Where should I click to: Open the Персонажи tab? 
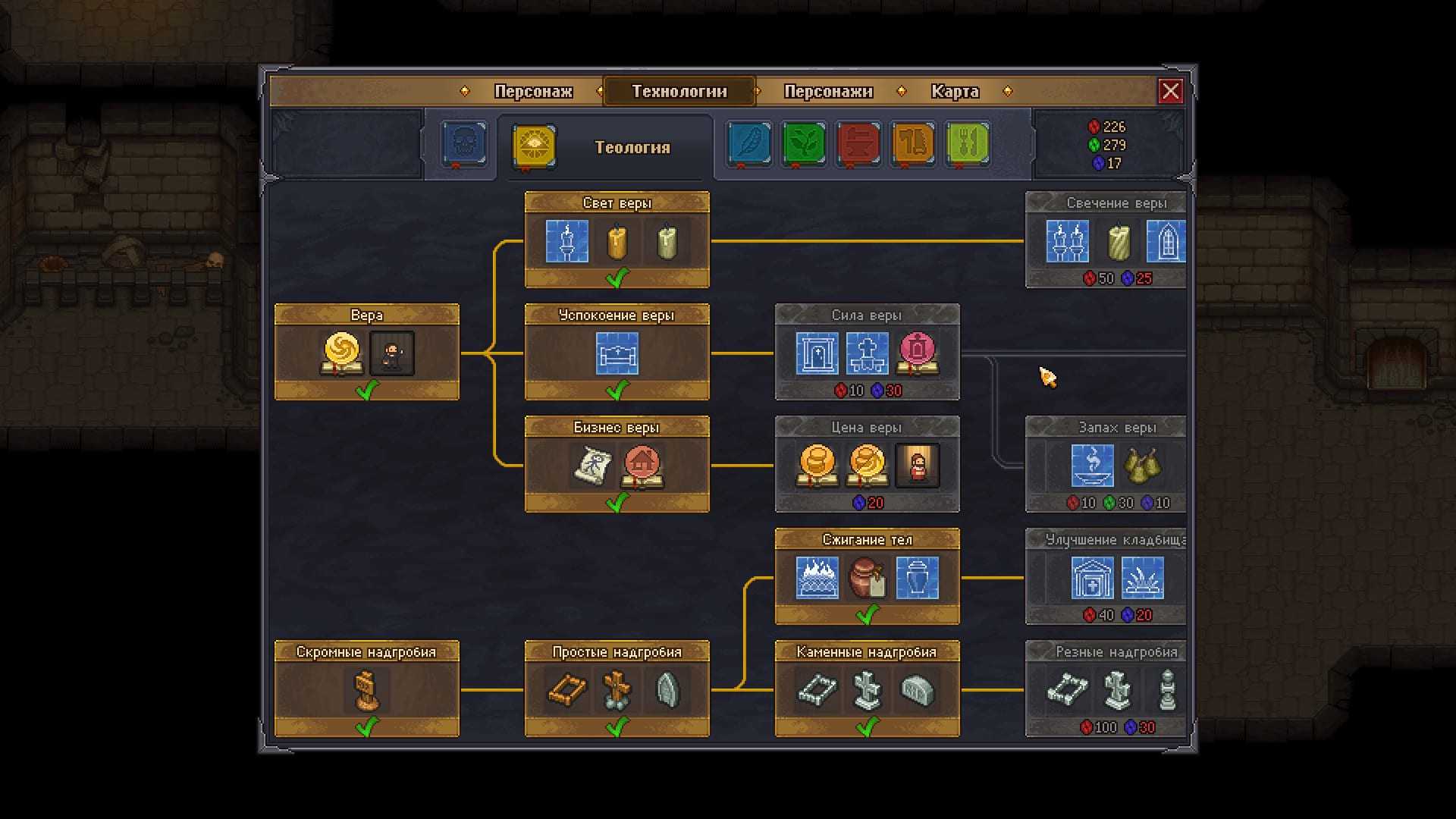click(828, 91)
